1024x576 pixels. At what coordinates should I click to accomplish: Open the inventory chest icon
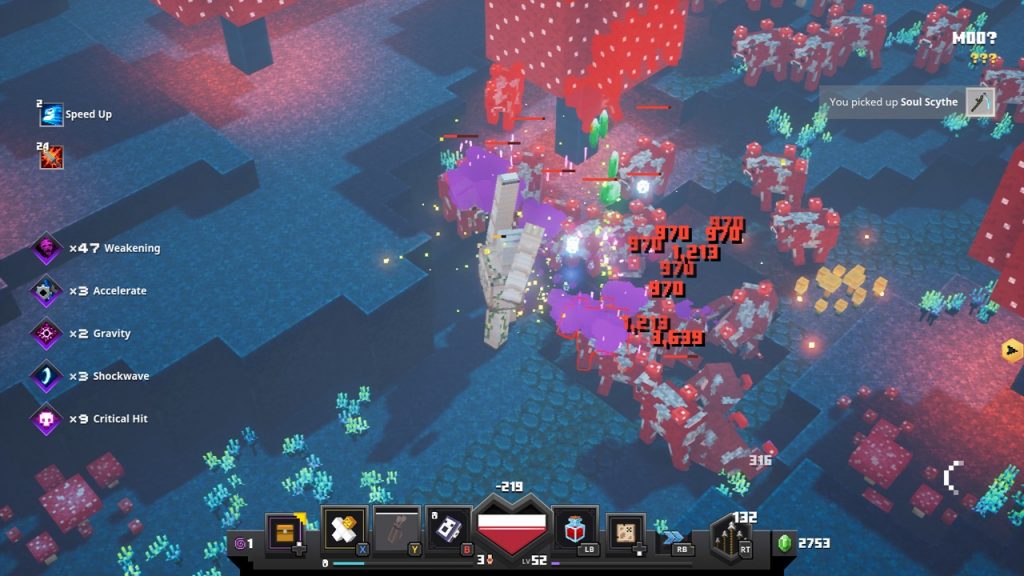(x=285, y=530)
